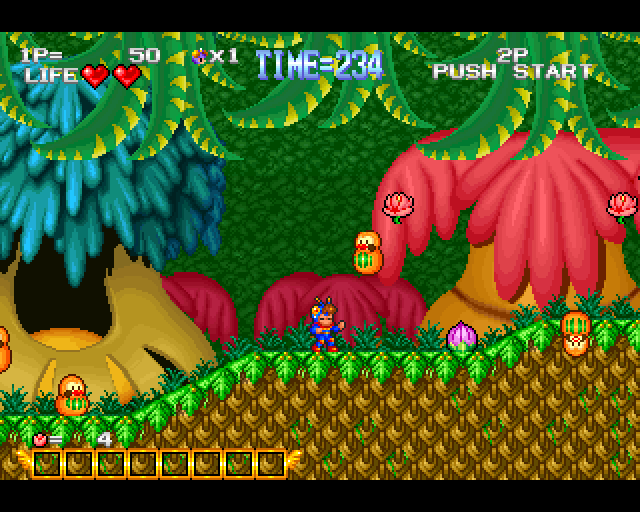This screenshot has width=640, height=512.
Task: Click the player lives head icon
Action: point(198,56)
